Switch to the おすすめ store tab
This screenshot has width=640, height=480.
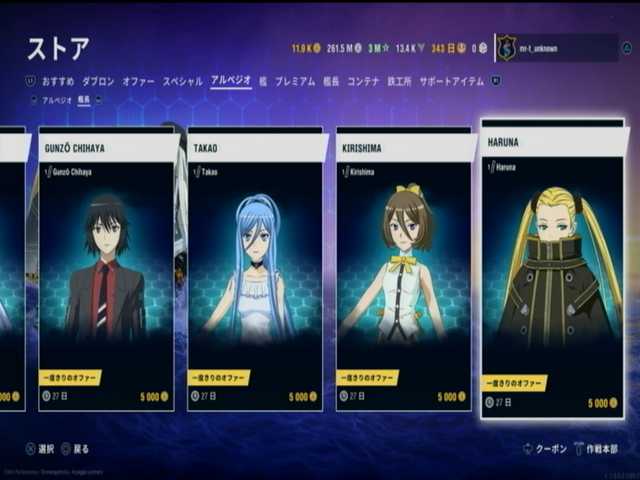[x=56, y=81]
